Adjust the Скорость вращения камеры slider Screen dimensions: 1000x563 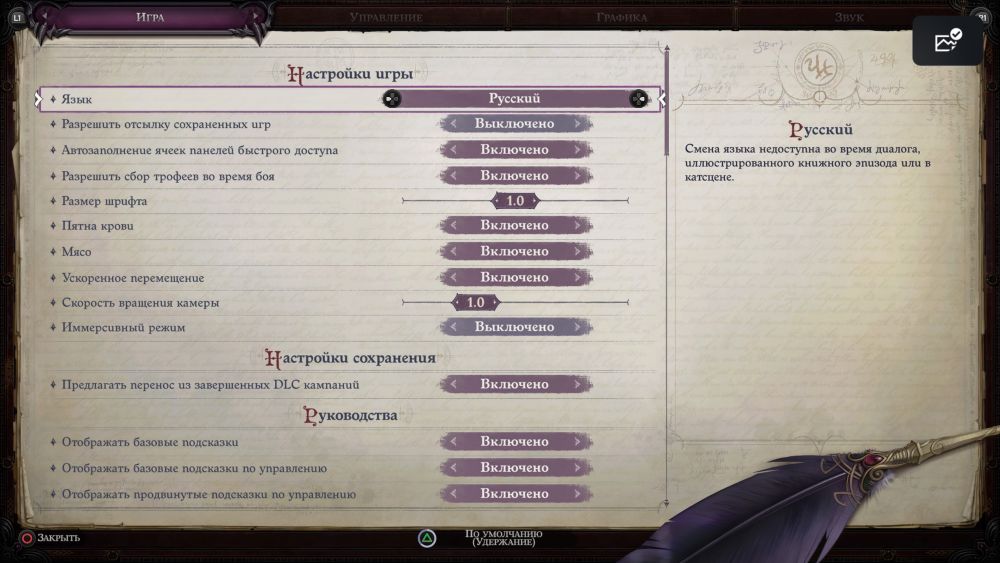476,303
